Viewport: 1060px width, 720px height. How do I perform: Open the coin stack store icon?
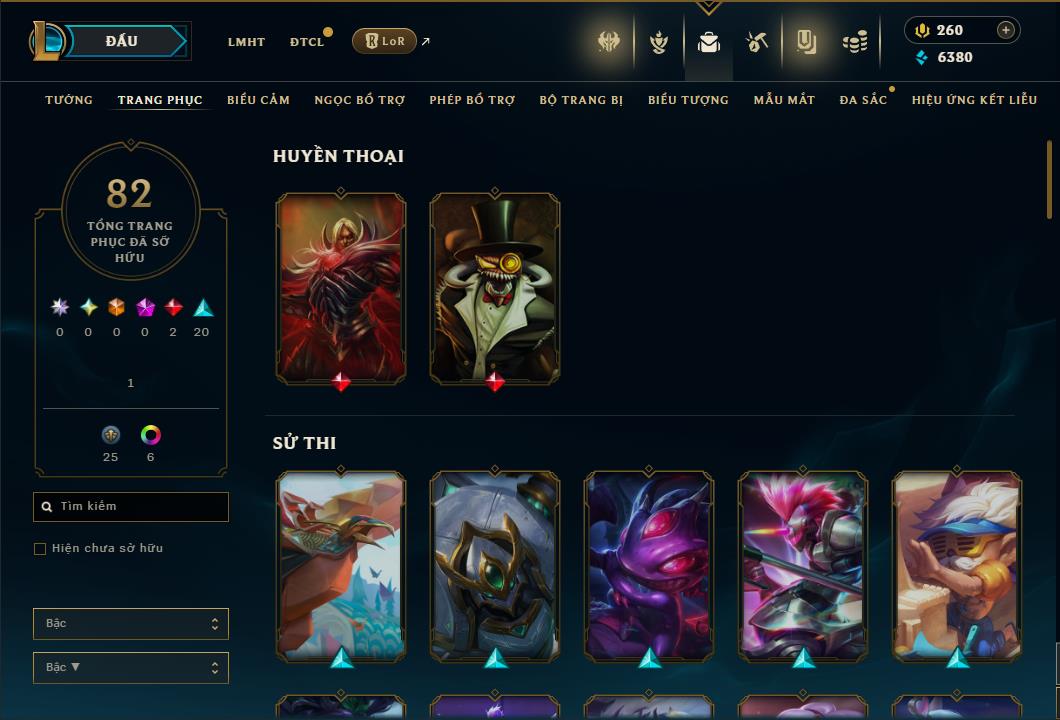[x=854, y=42]
